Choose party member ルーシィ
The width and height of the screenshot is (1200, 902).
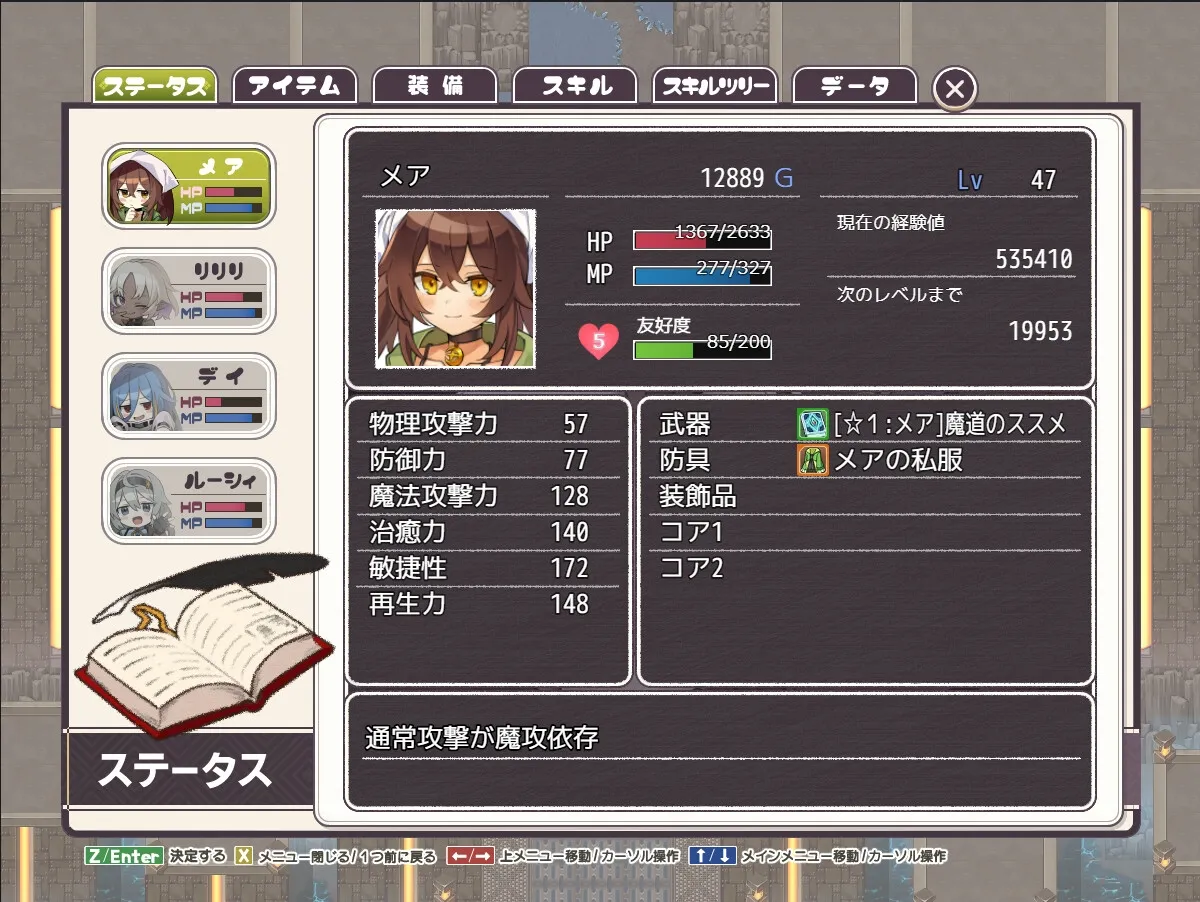[189, 501]
